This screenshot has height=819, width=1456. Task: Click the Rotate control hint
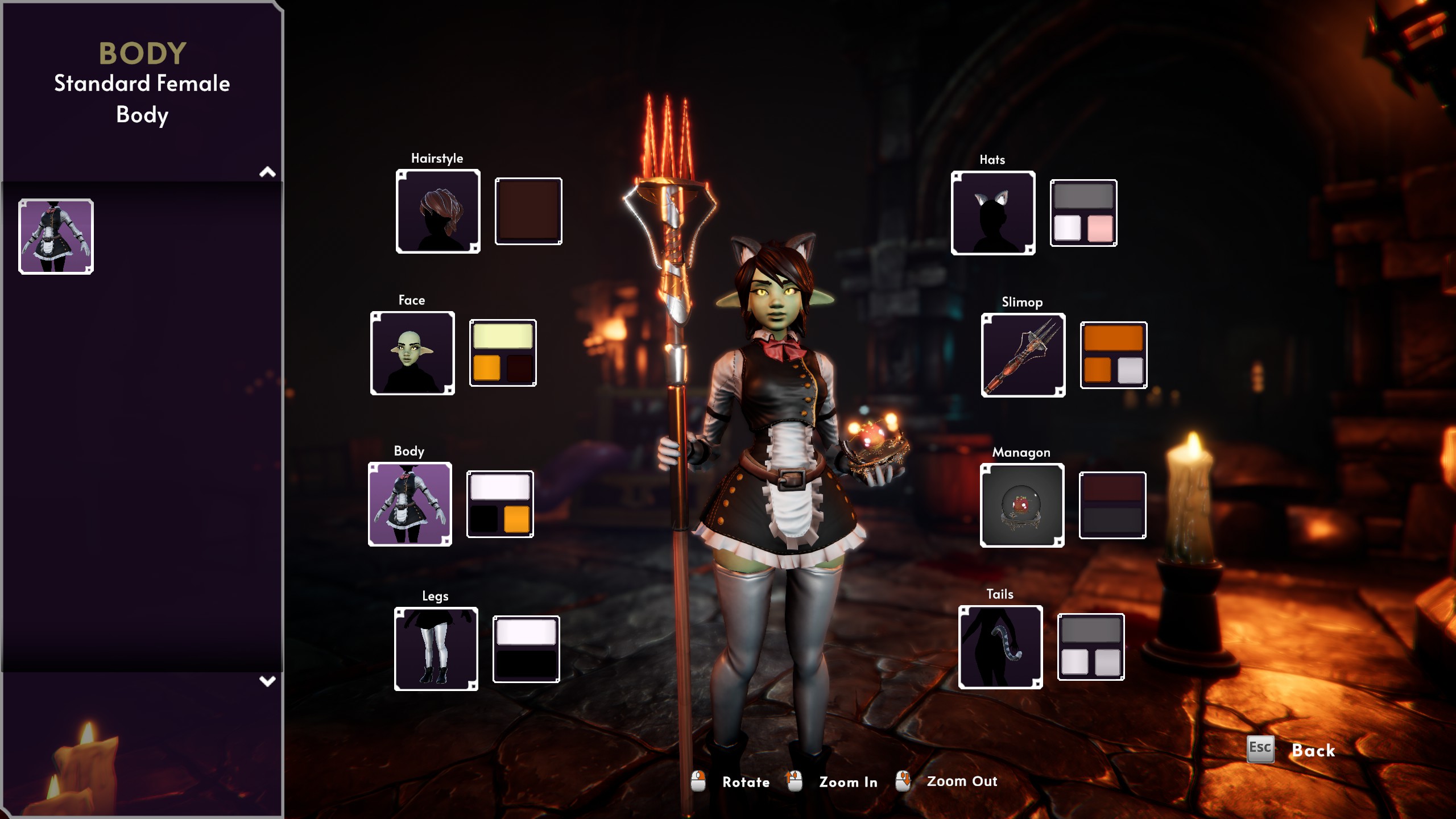pyautogui.click(x=745, y=782)
